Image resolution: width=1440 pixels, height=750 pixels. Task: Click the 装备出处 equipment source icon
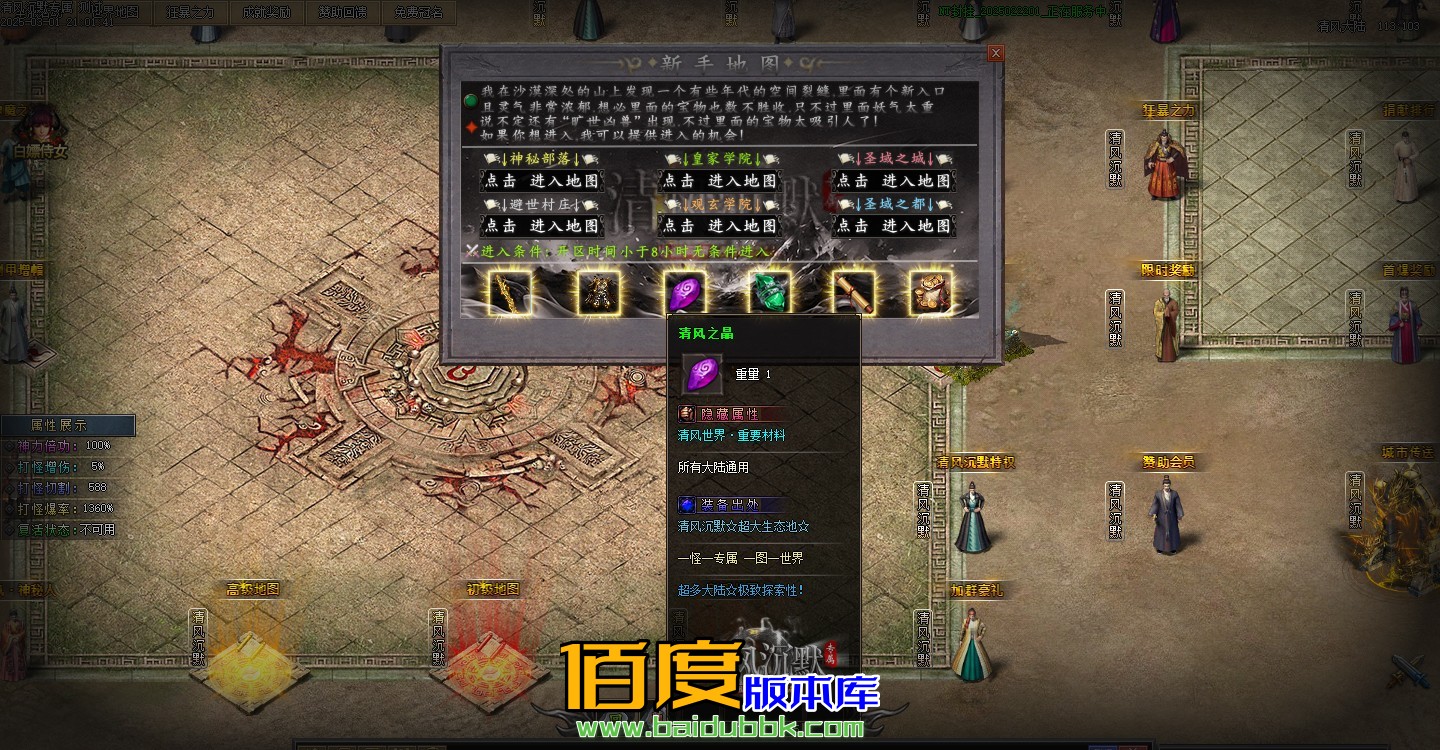point(686,504)
